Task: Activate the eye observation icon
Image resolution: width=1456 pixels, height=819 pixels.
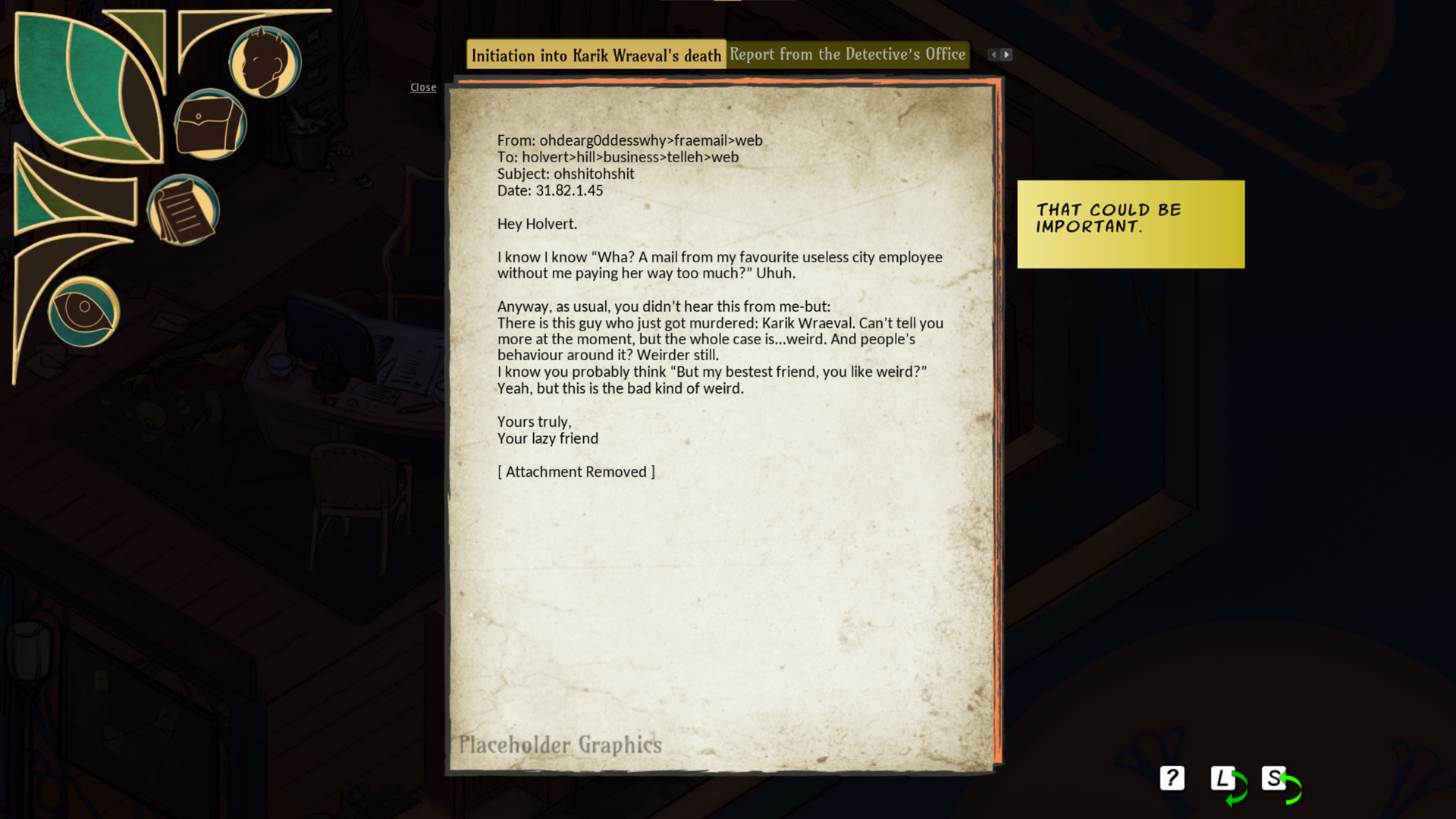Action: point(83,311)
